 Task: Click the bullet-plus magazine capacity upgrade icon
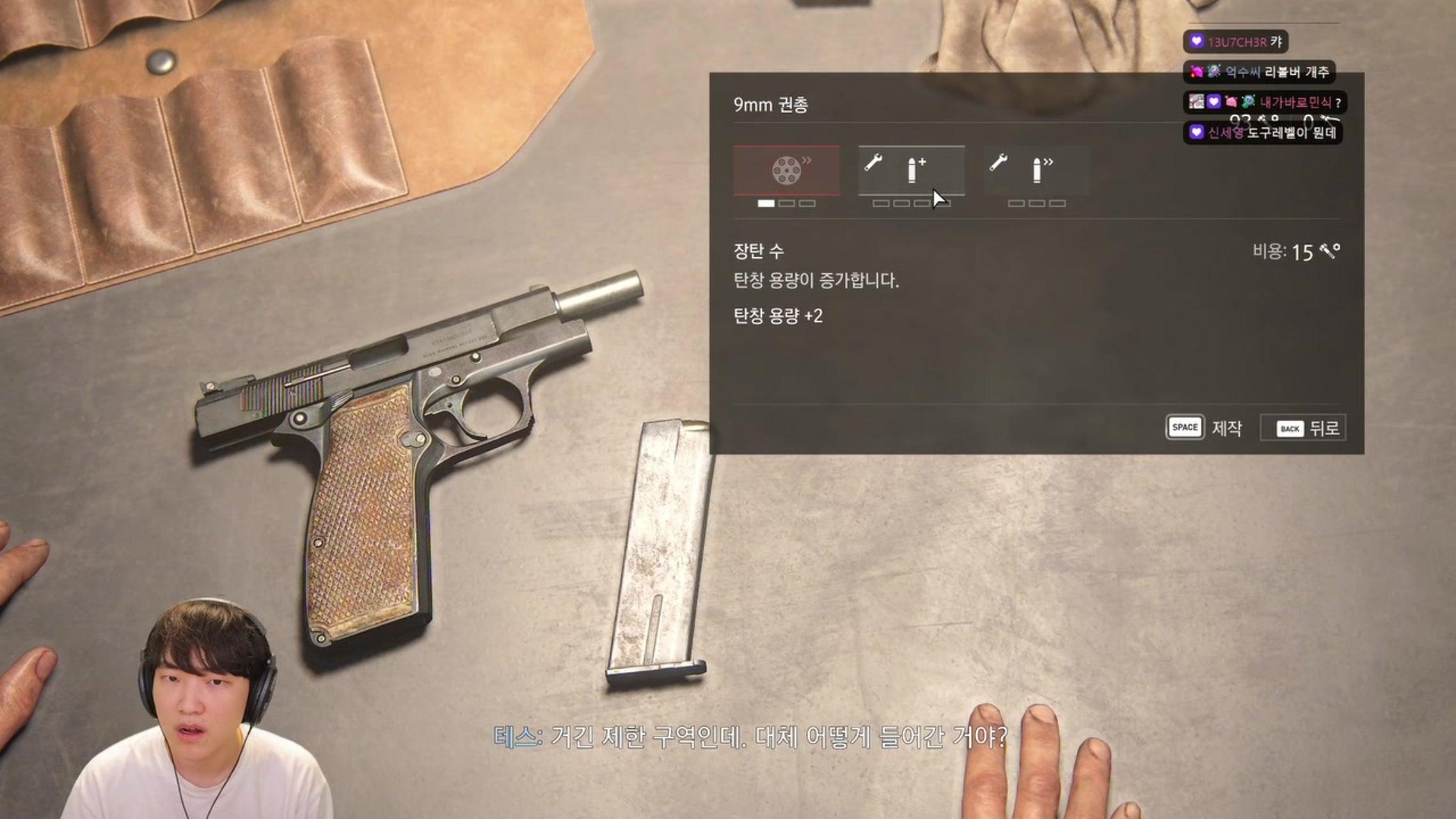pyautogui.click(x=912, y=168)
